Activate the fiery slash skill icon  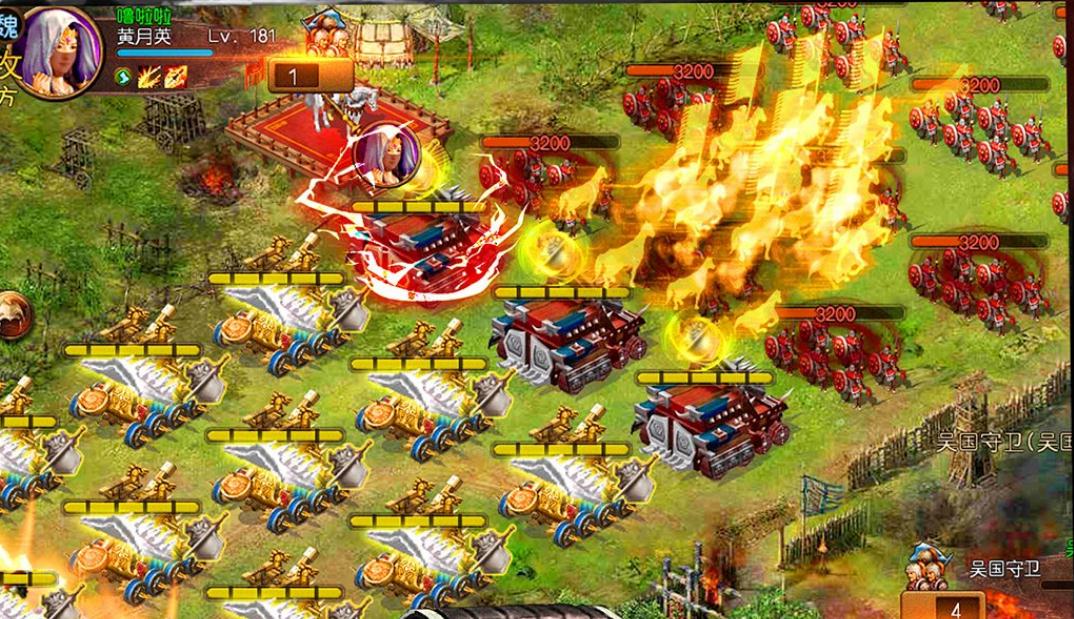[150, 75]
